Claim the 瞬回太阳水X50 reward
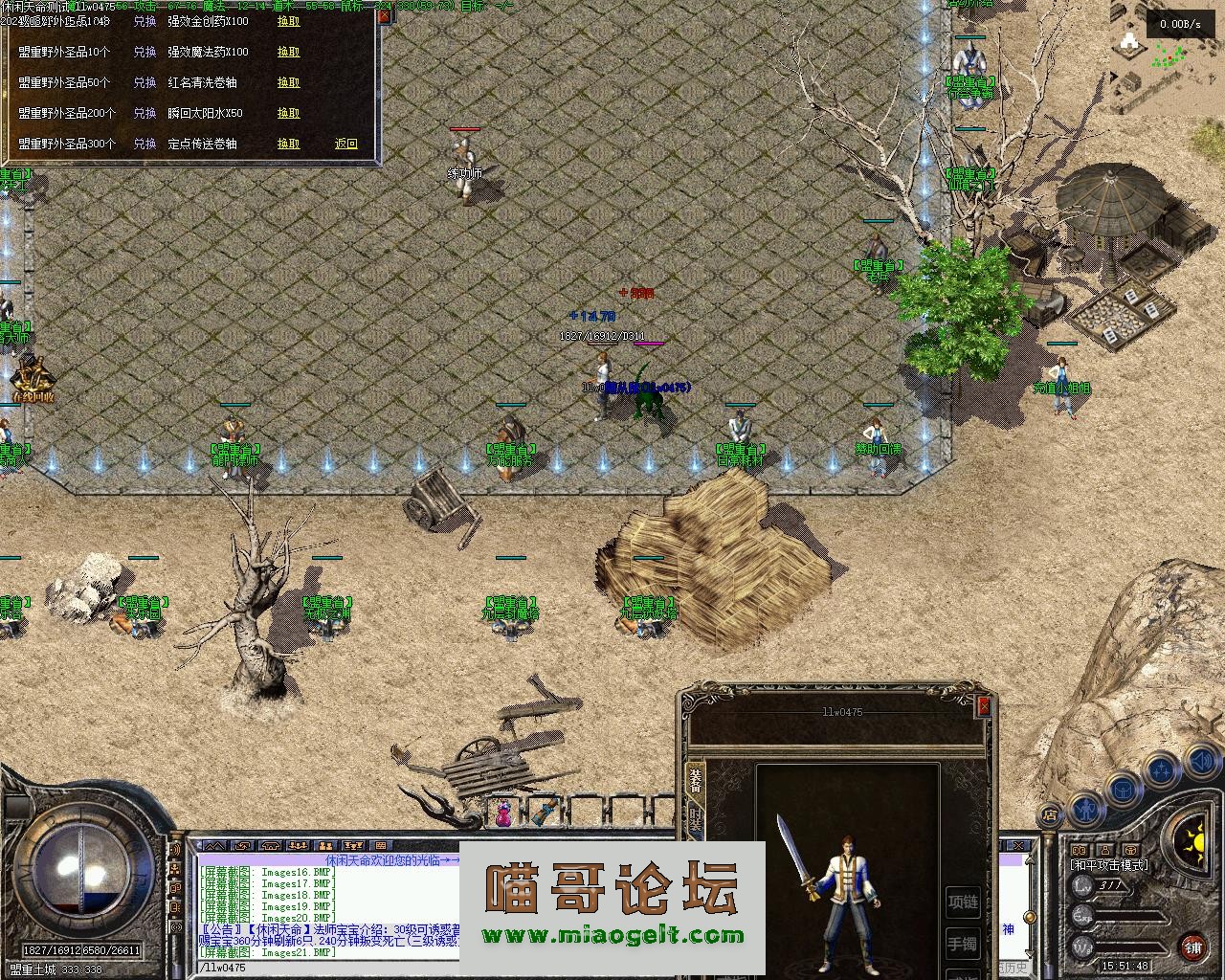The image size is (1225, 980). pos(288,113)
